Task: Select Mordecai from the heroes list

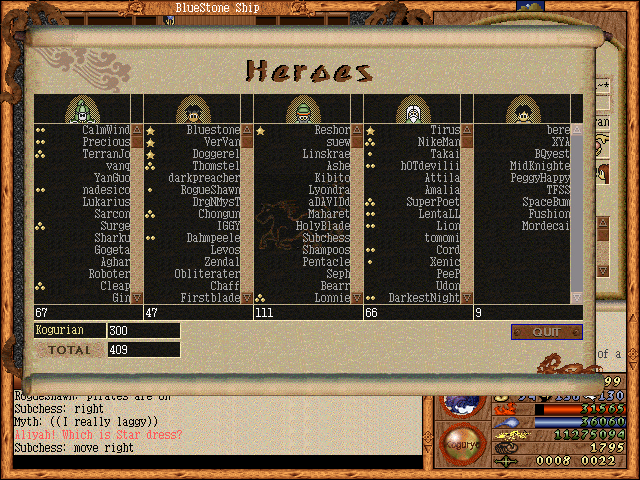Action: (x=546, y=226)
